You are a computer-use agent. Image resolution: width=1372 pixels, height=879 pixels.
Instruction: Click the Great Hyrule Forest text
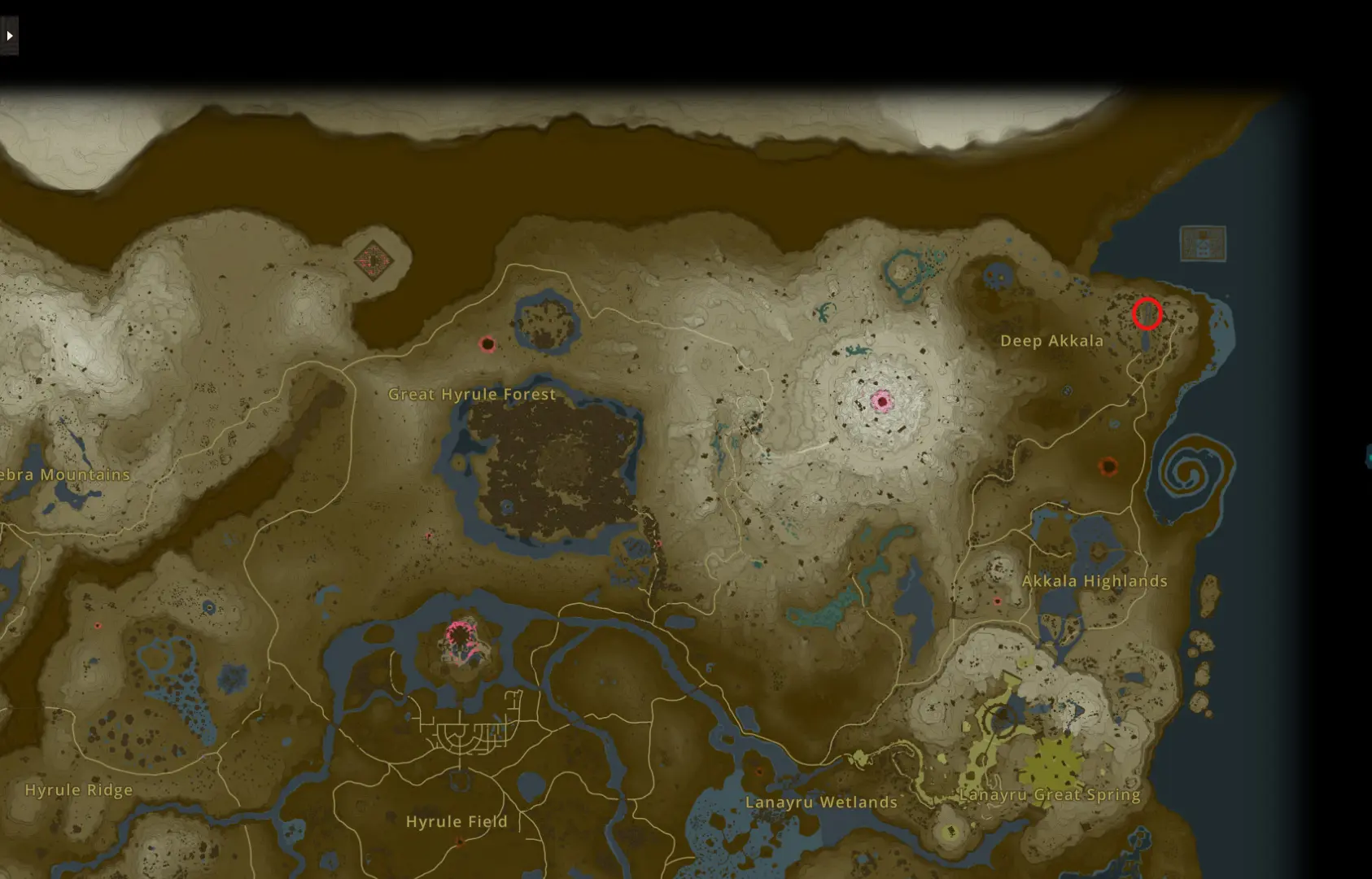pyautogui.click(x=472, y=394)
